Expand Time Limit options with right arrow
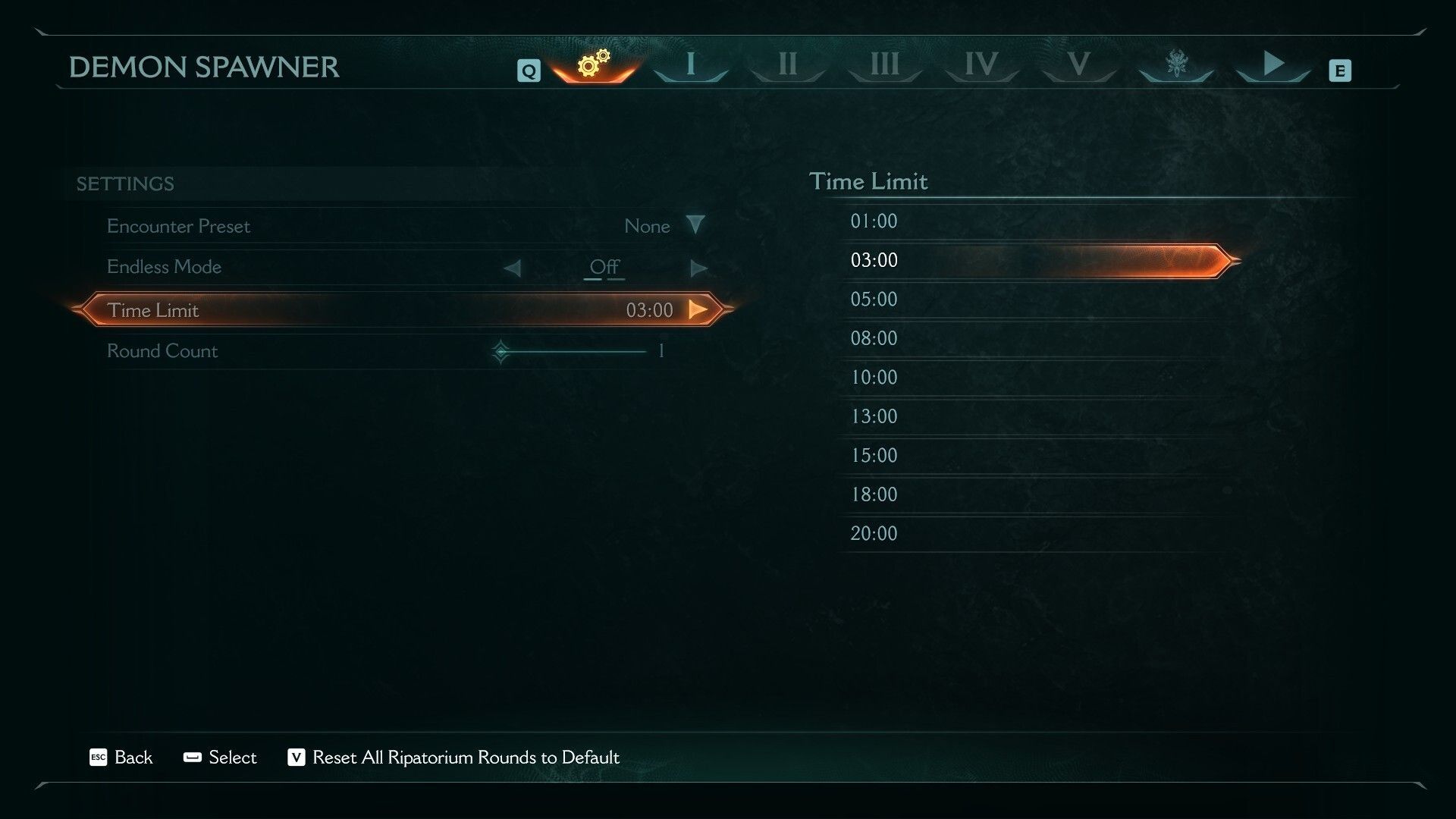Viewport: 1456px width, 819px height. (x=697, y=309)
